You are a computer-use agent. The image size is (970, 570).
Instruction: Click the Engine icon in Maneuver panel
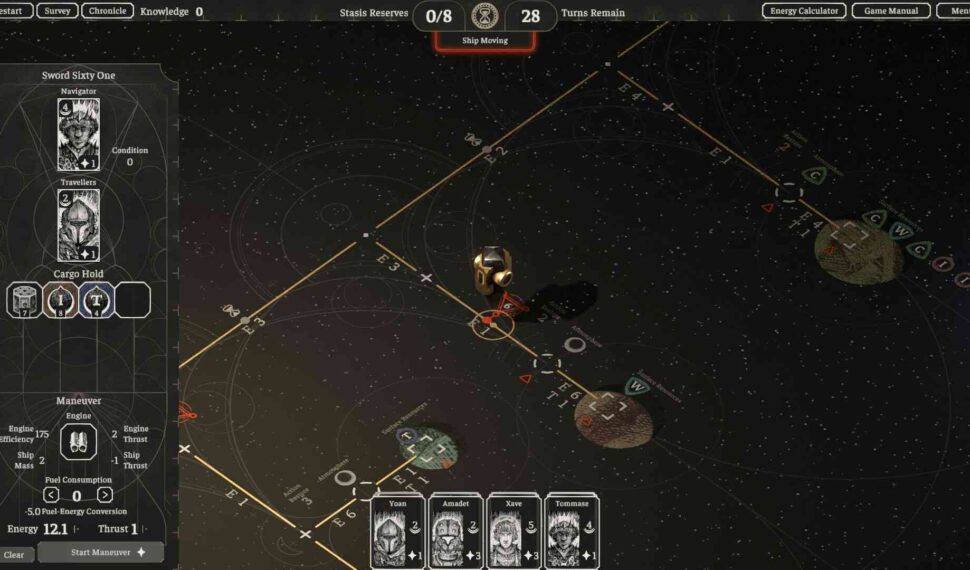coord(78,442)
